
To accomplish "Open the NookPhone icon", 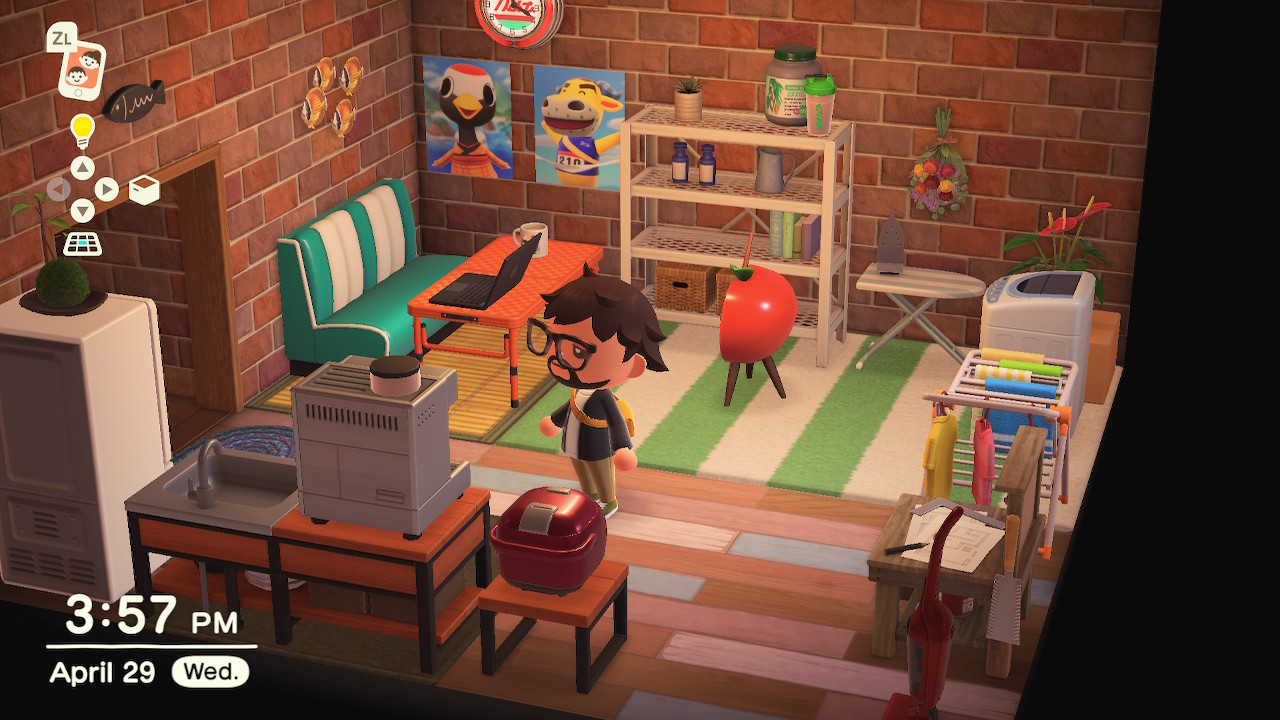I will tap(81, 68).
